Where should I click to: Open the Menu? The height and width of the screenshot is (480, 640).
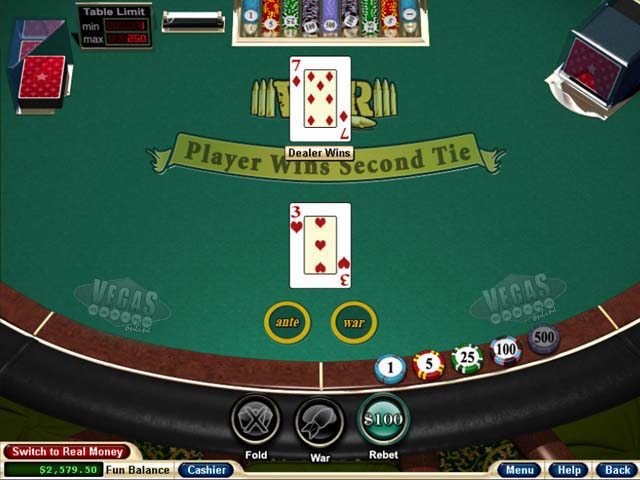click(520, 469)
